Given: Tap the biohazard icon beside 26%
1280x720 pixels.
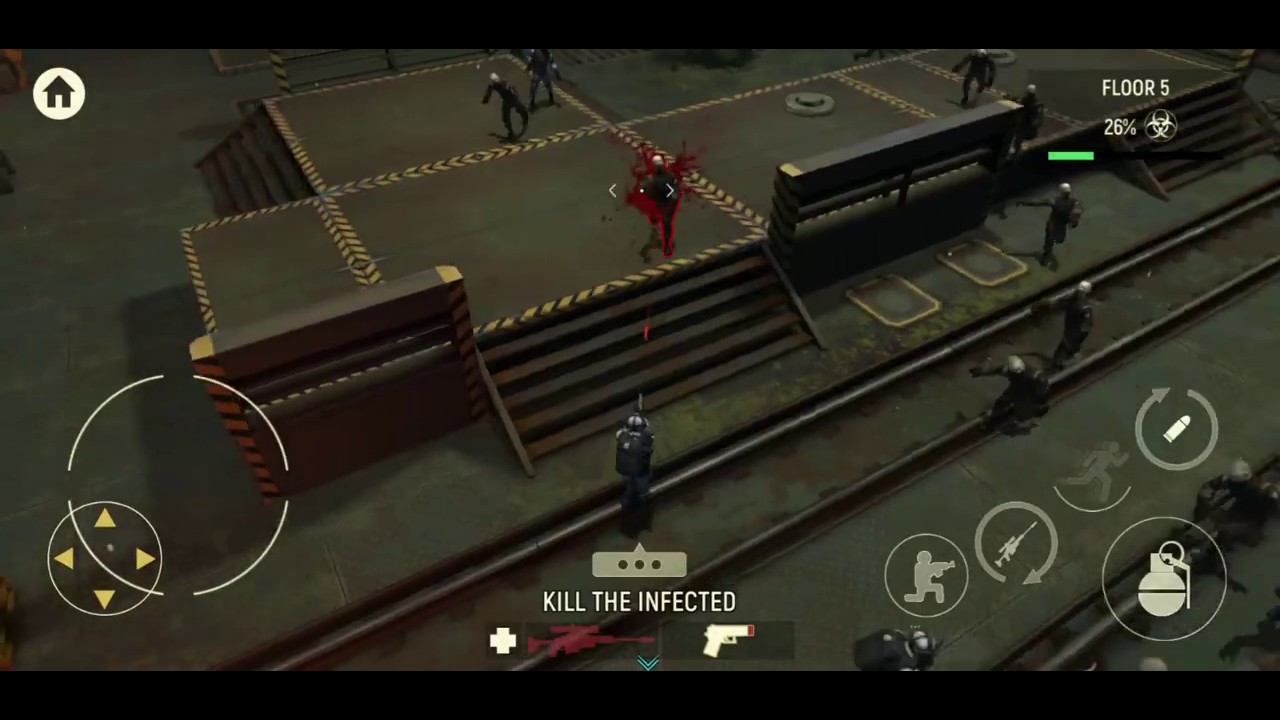Looking at the screenshot, I should 1160,126.
